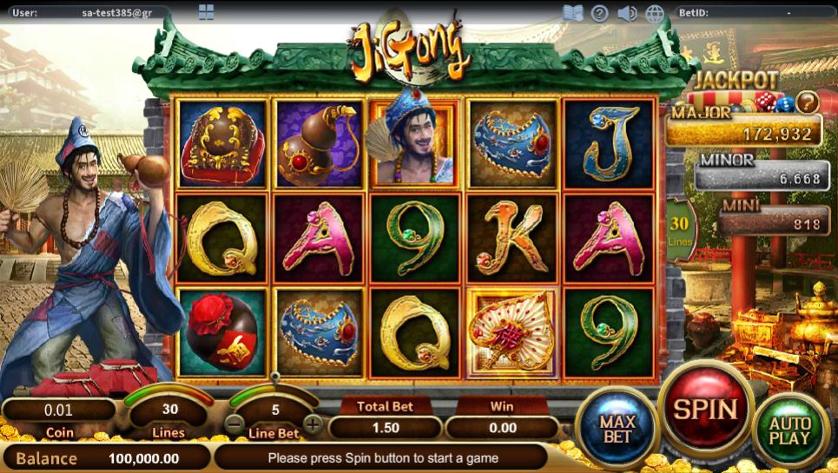The width and height of the screenshot is (838, 473).
Task: Spin the reels with the red SPIN button
Action: click(x=707, y=409)
